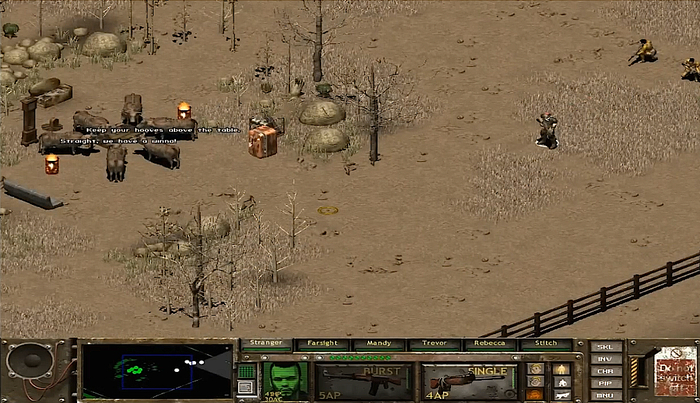This screenshot has width=700, height=403.
Task: Open the PIP Pip-Boy screen
Action: [604, 383]
